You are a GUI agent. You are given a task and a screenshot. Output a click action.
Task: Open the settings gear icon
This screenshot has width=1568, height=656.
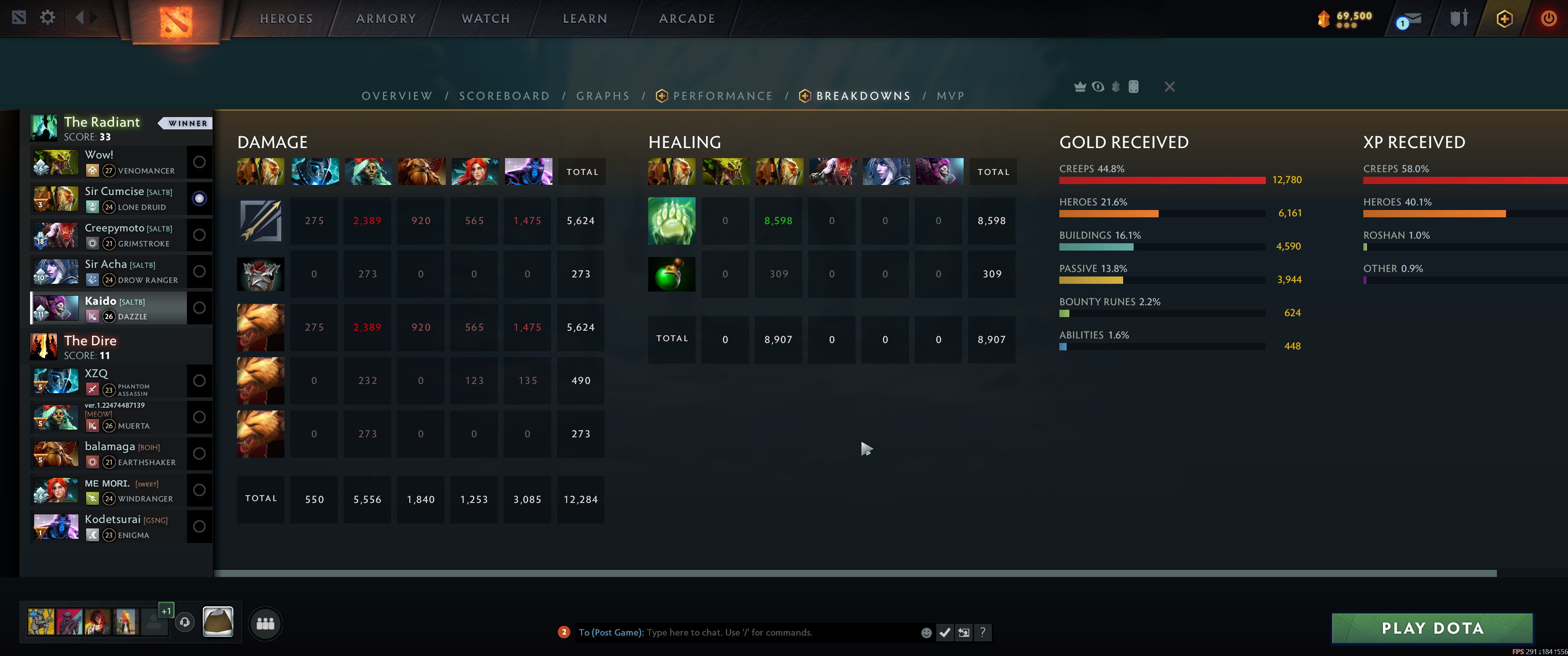pyautogui.click(x=47, y=18)
